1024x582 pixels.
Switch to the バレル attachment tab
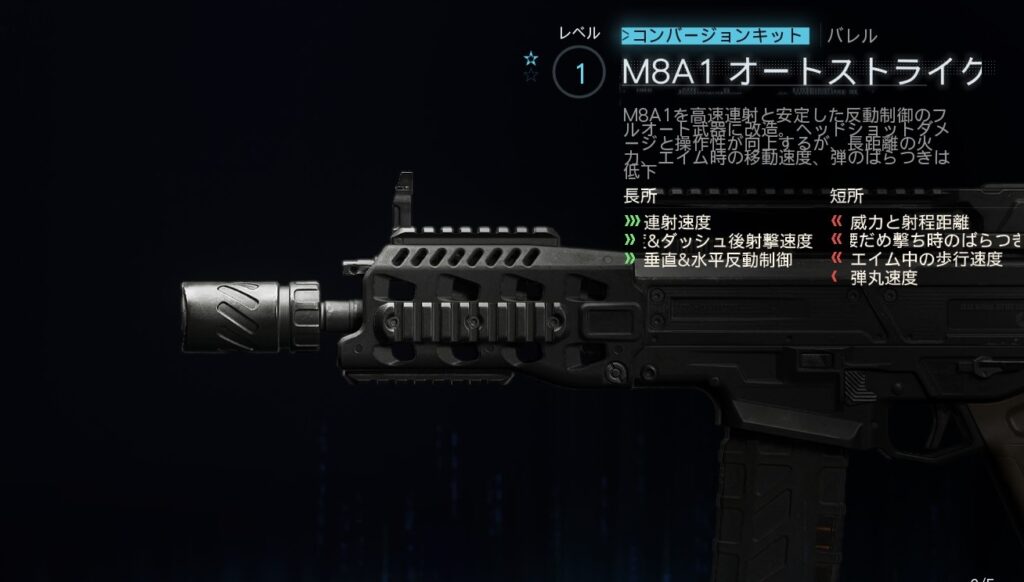[851, 36]
